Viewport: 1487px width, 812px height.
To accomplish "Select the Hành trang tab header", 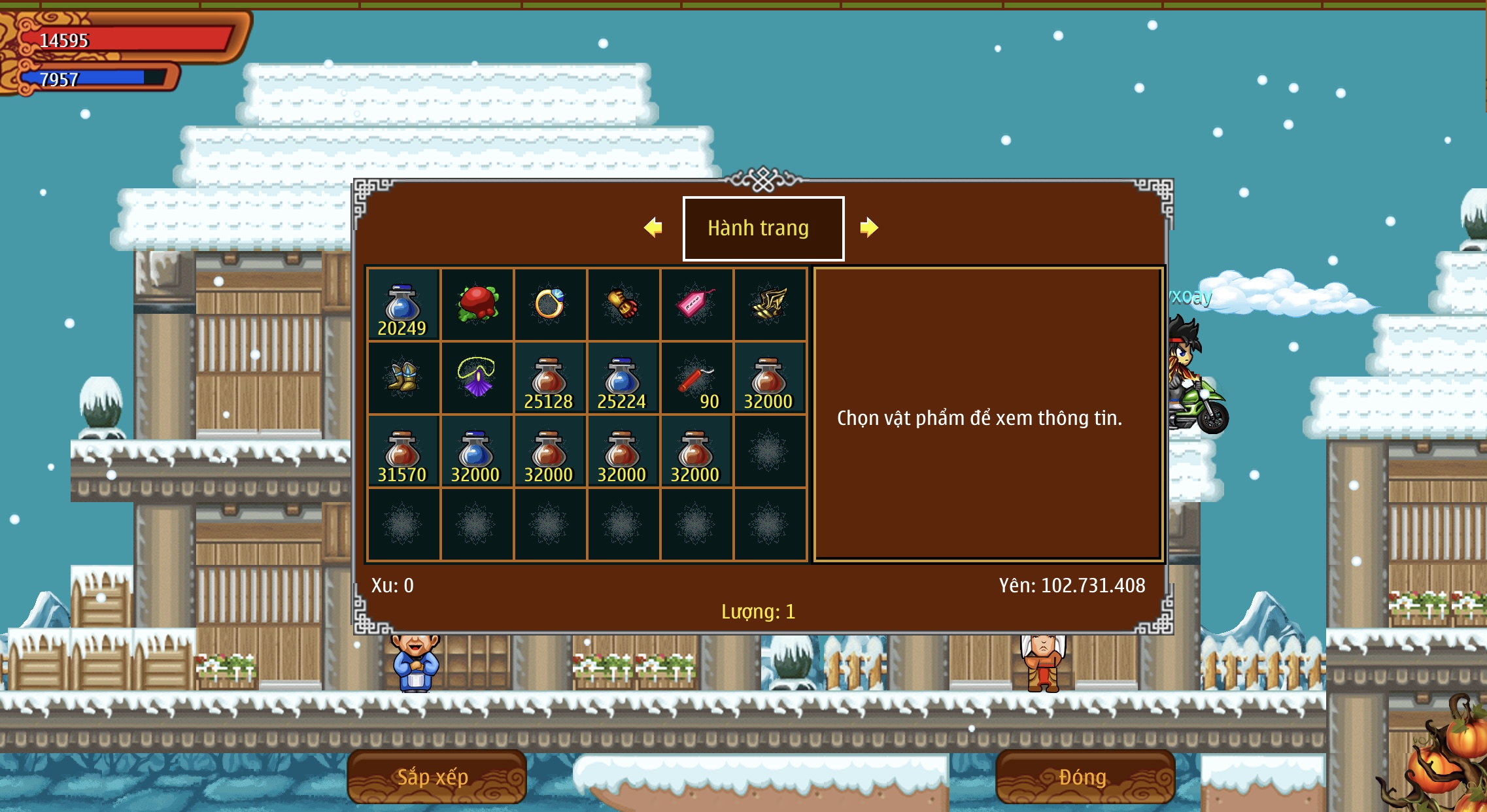I will [x=763, y=228].
